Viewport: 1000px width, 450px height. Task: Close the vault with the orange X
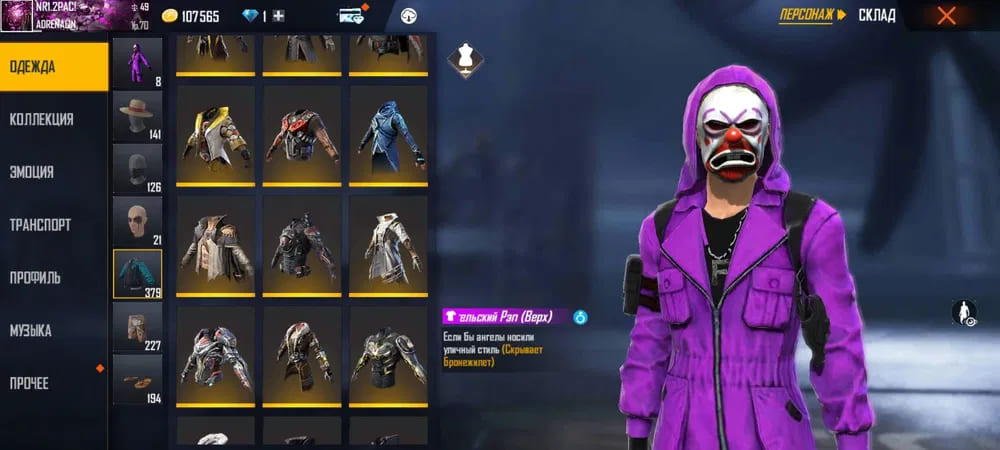(x=946, y=15)
